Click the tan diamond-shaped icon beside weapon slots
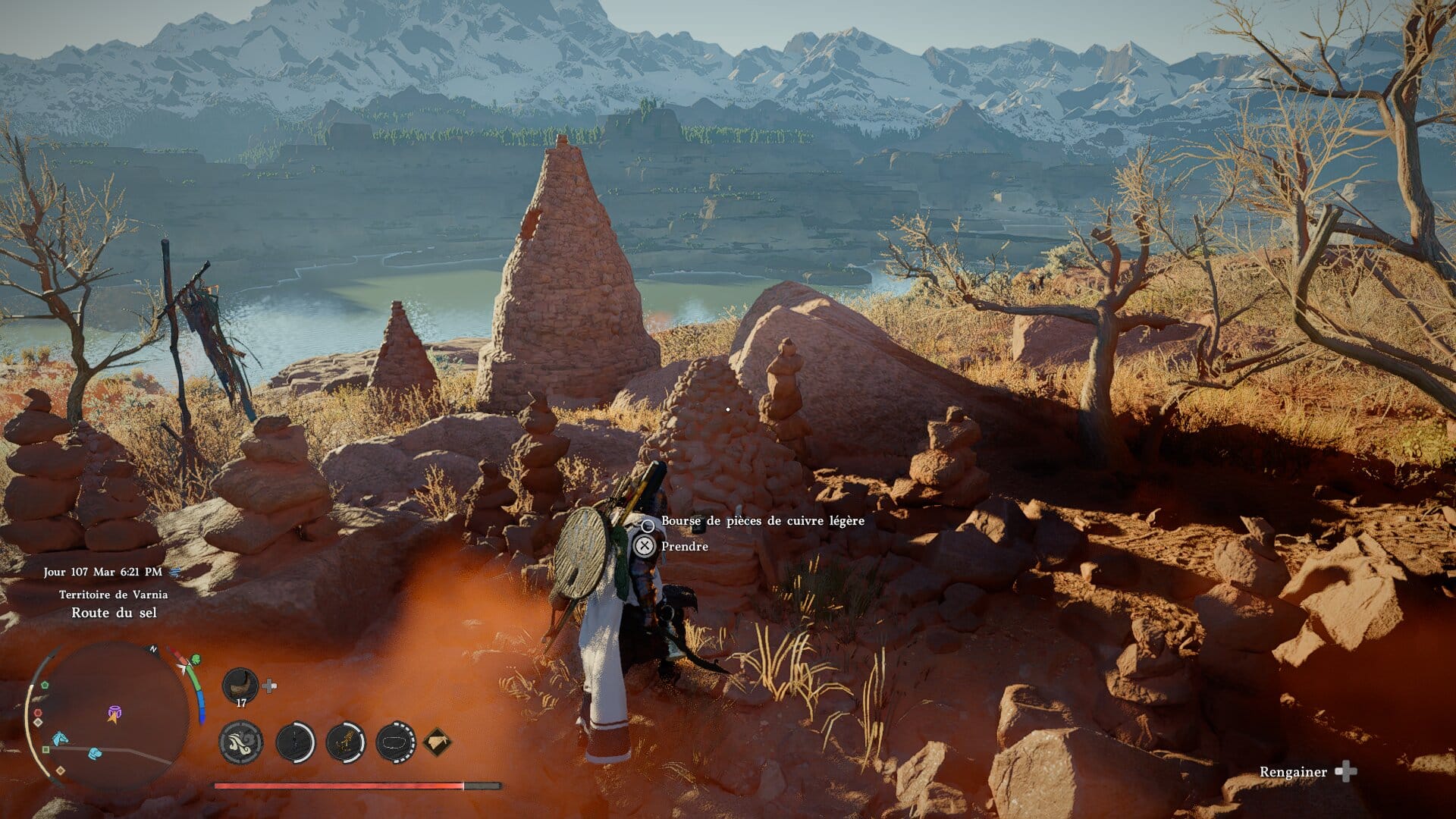Viewport: 1456px width, 819px height. click(438, 741)
